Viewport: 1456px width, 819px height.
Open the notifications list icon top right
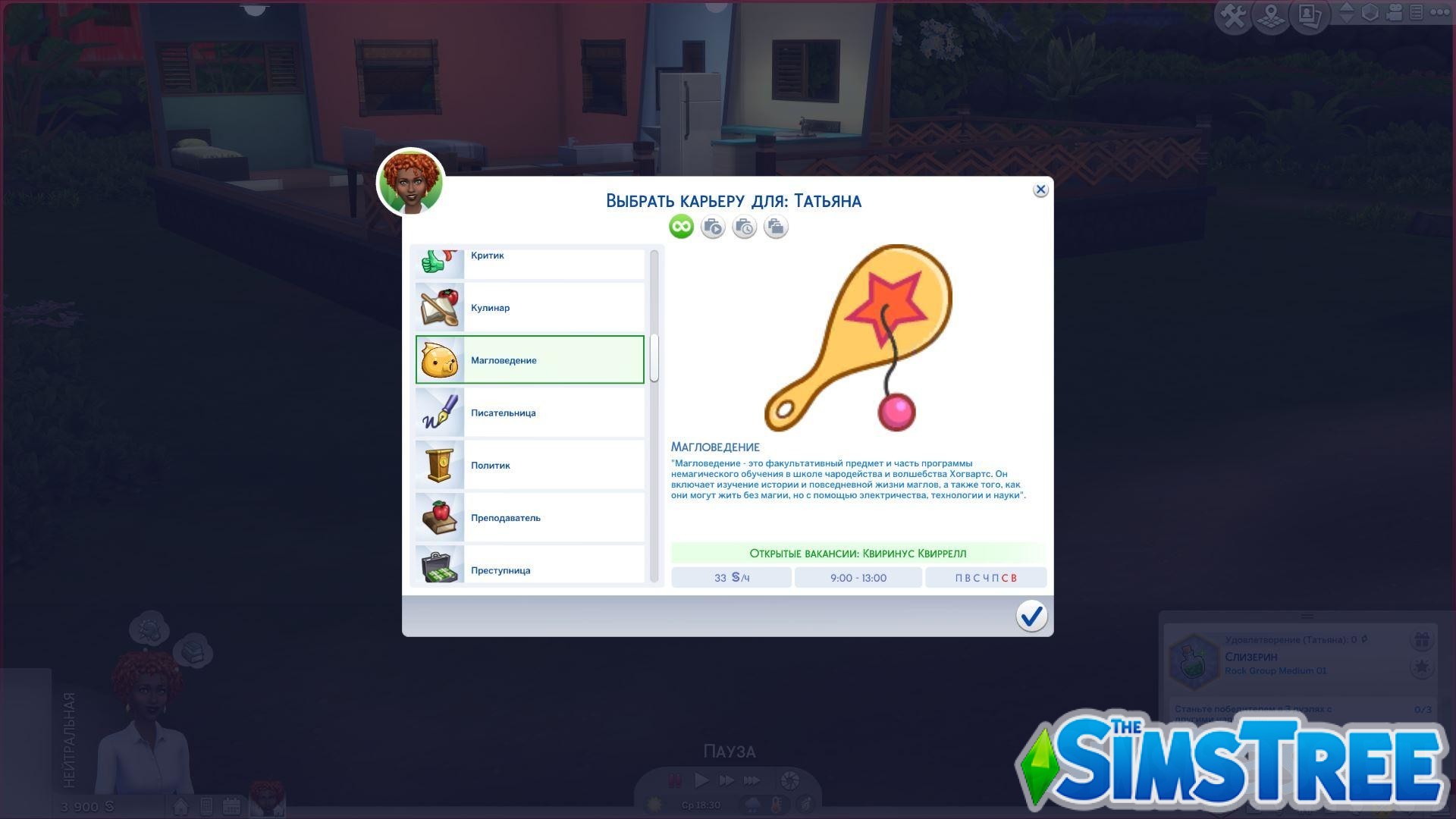pyautogui.click(x=1417, y=14)
